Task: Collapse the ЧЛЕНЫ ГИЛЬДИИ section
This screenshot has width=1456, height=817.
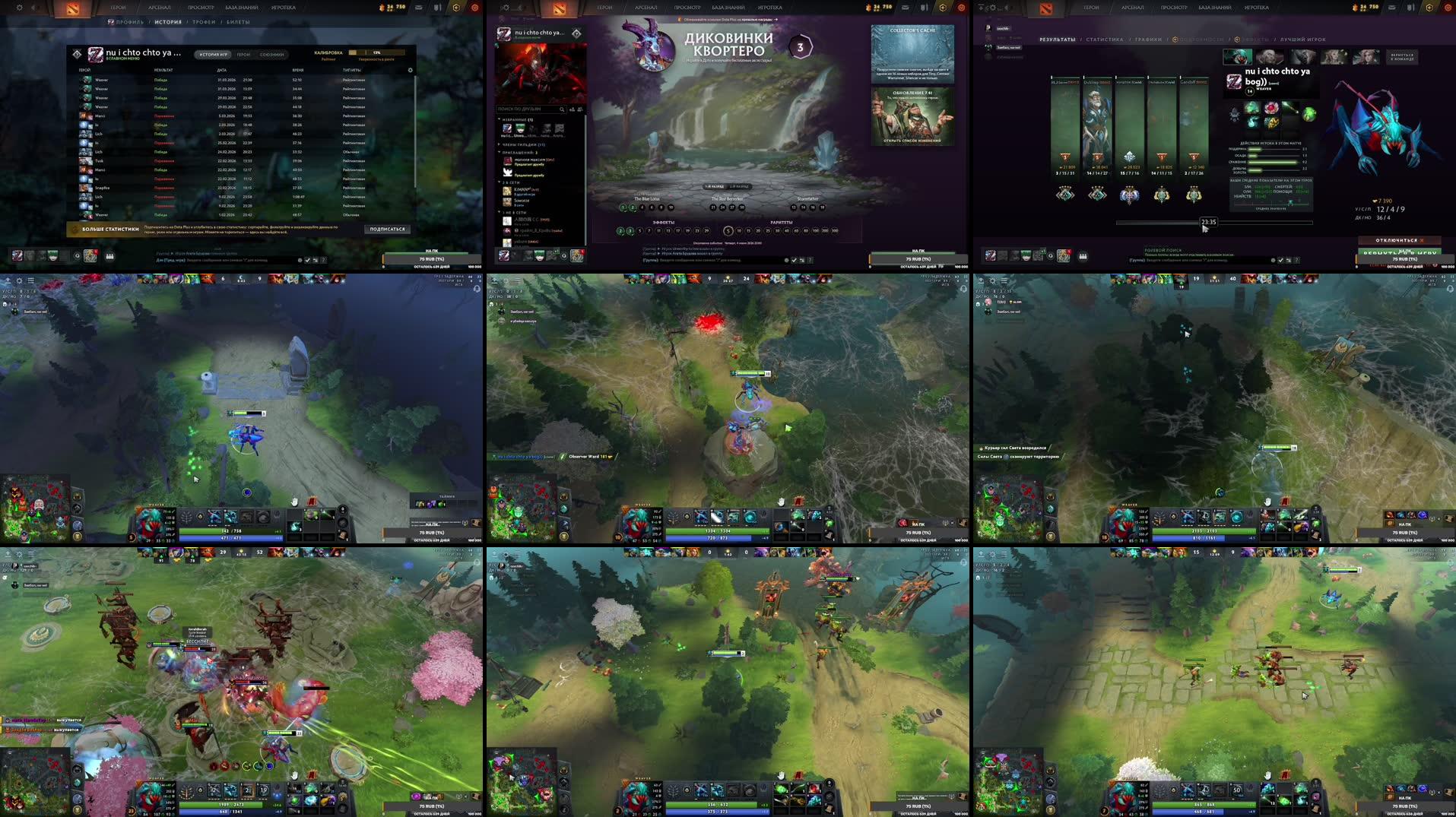Action: (x=499, y=144)
